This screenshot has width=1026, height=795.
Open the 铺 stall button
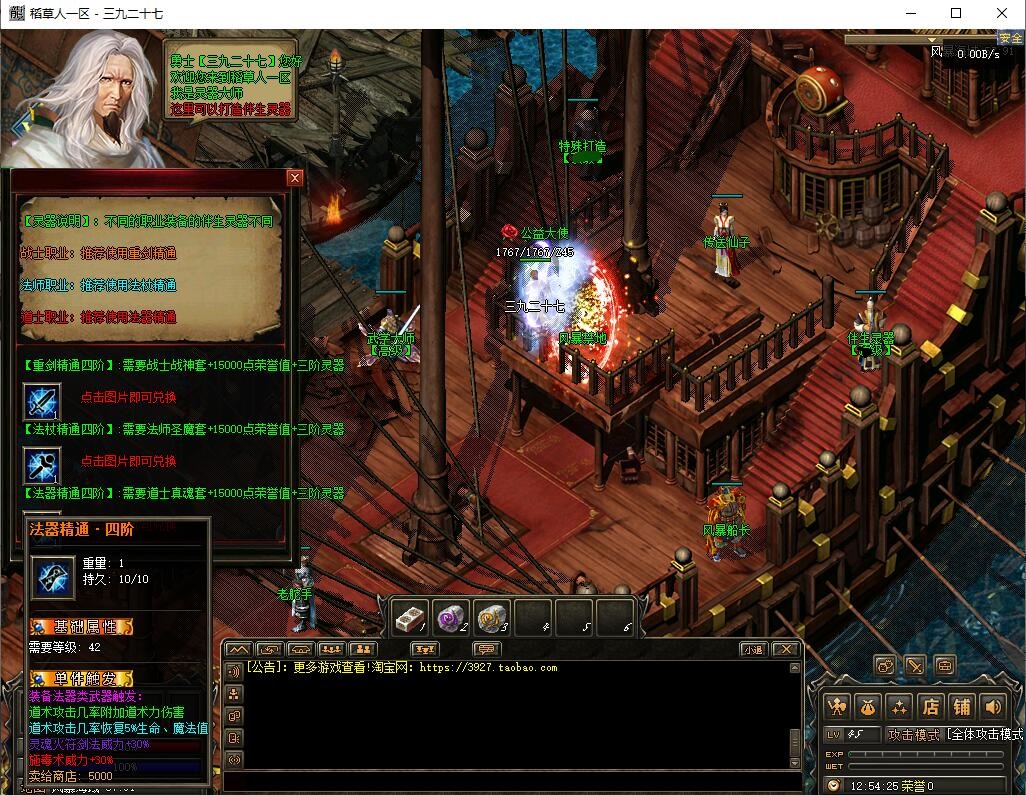961,706
